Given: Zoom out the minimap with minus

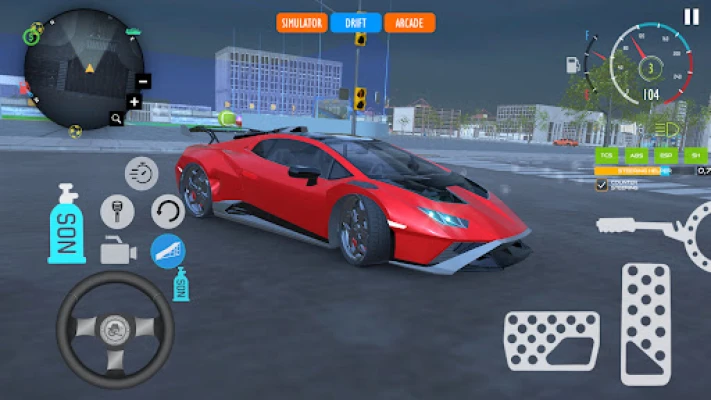Looking at the screenshot, I should (x=142, y=81).
